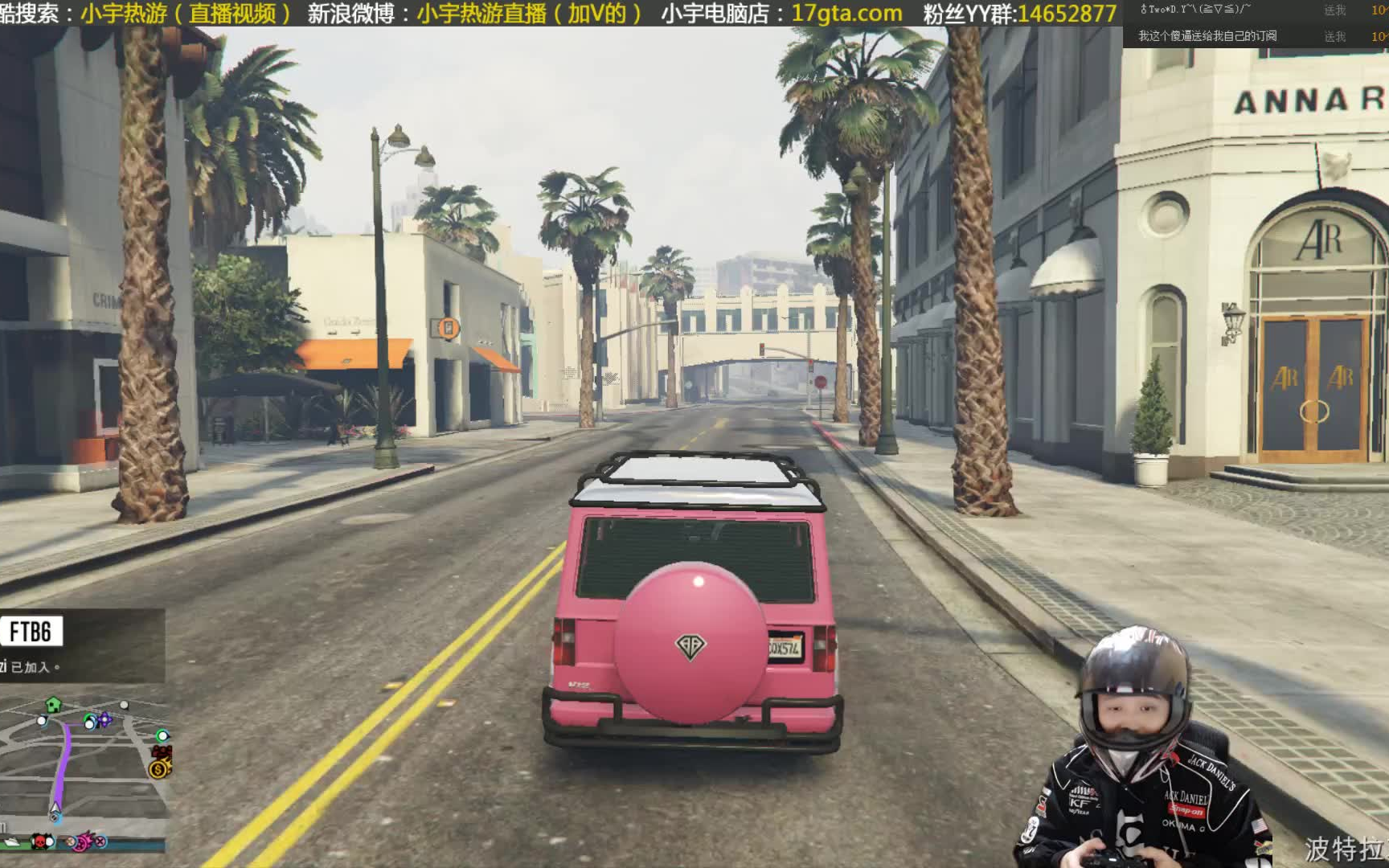
Task: Click the white player arrow on the minimap
Action: [55, 807]
